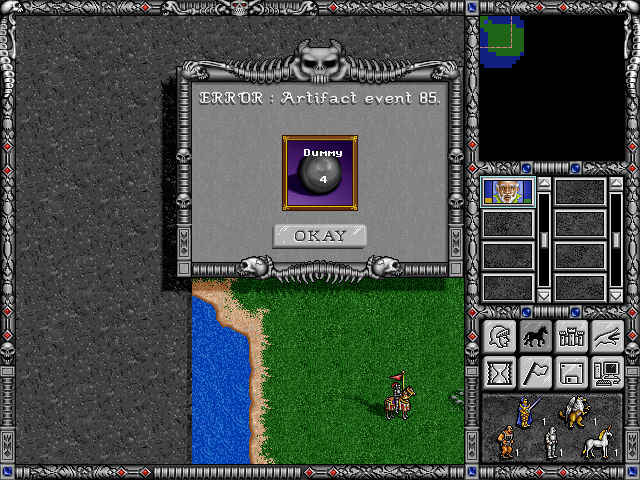The width and height of the screenshot is (640, 480).
Task: Select the Dummy artifact icon
Action: 319,173
